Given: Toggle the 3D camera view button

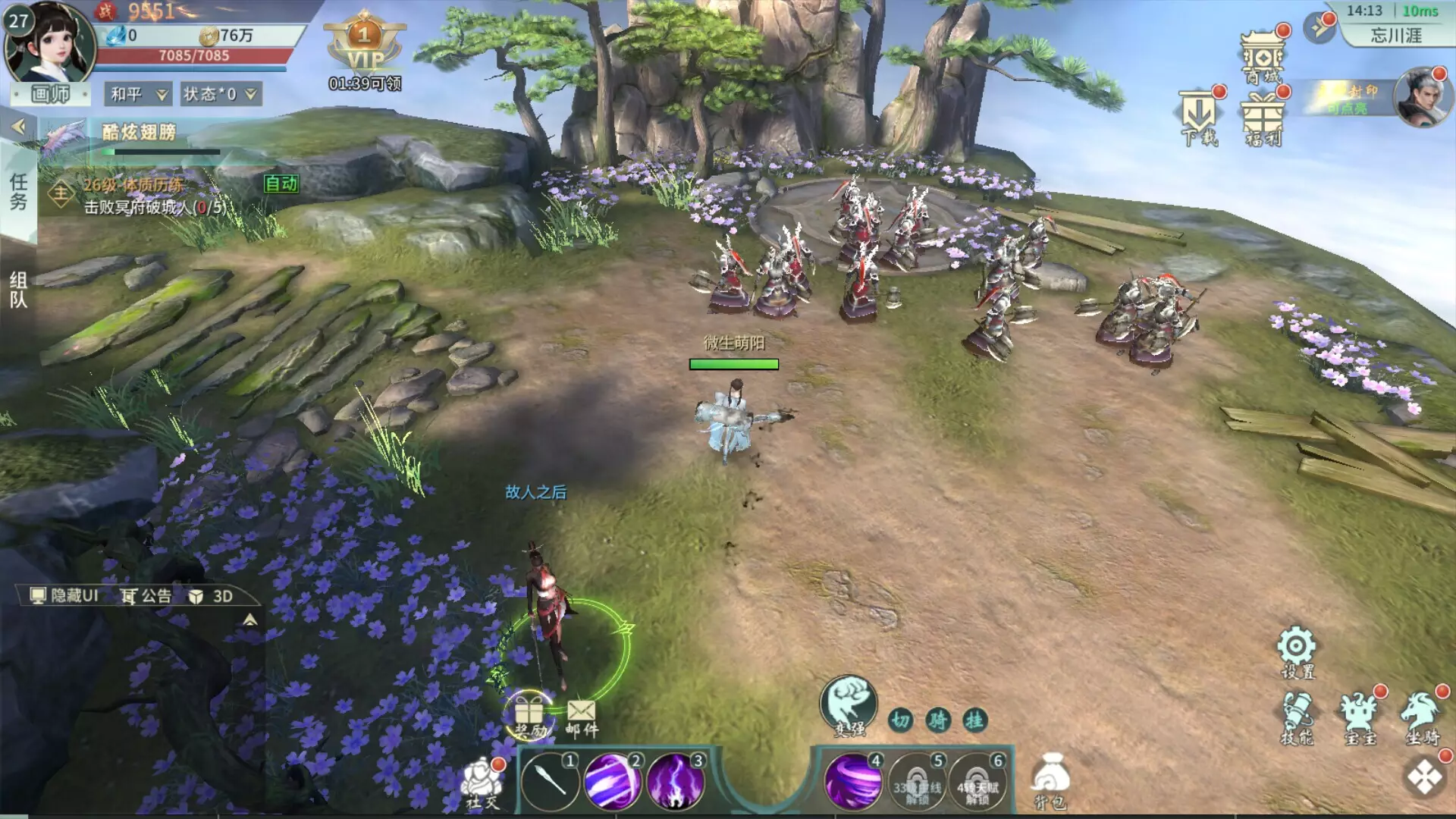Looking at the screenshot, I should [x=212, y=596].
